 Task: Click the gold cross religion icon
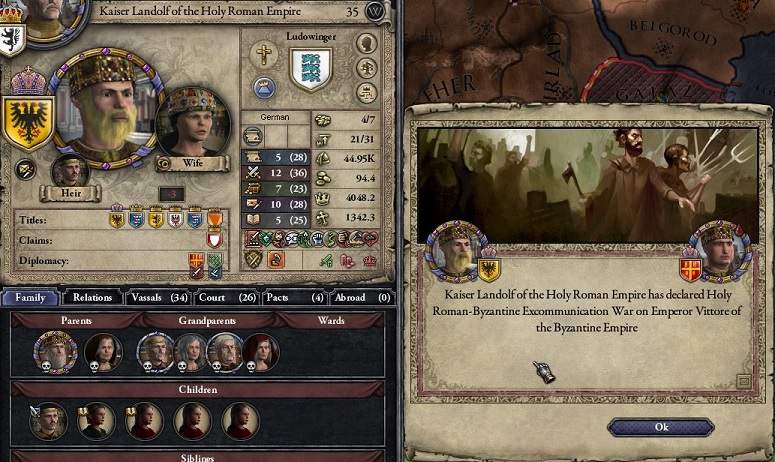point(265,53)
